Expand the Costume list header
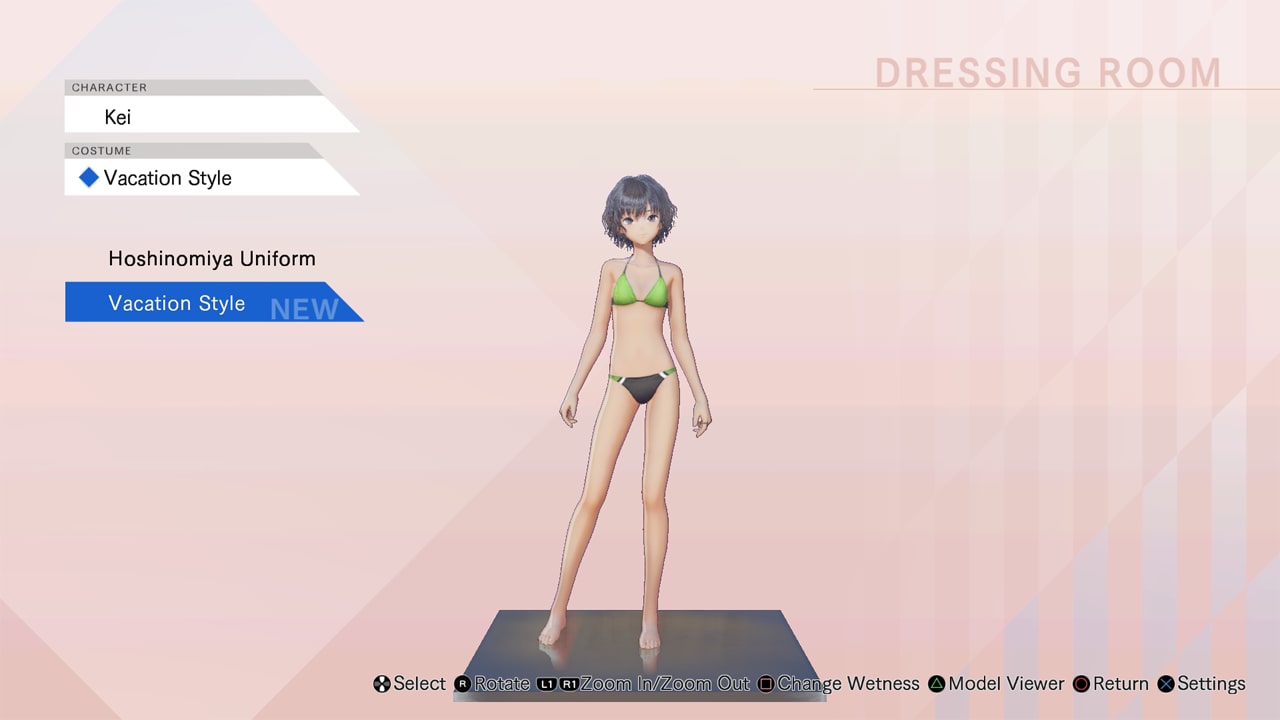 pos(101,150)
